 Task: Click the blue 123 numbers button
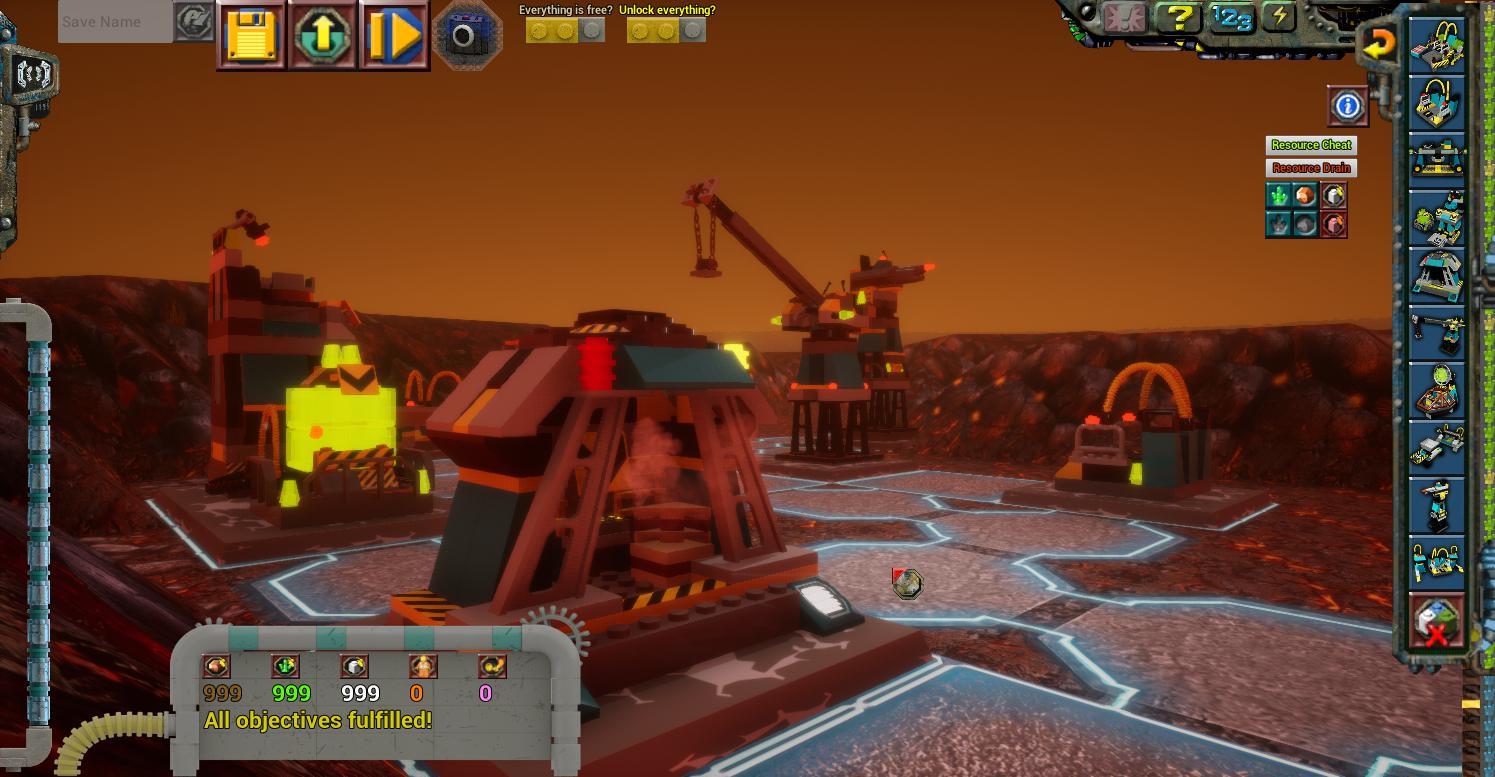click(x=1232, y=18)
